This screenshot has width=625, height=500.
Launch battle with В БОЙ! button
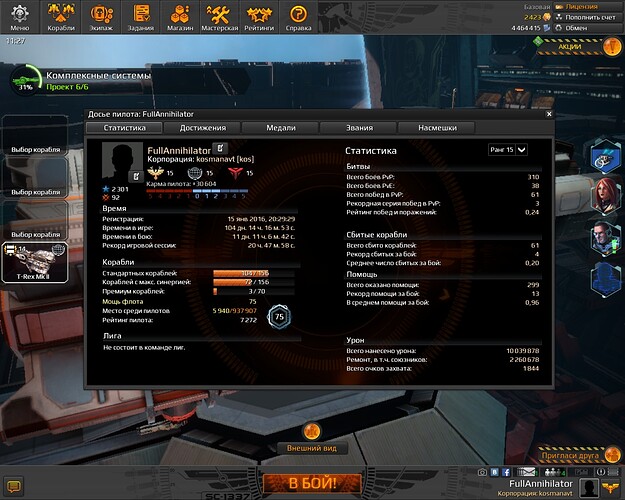pyautogui.click(x=312, y=484)
